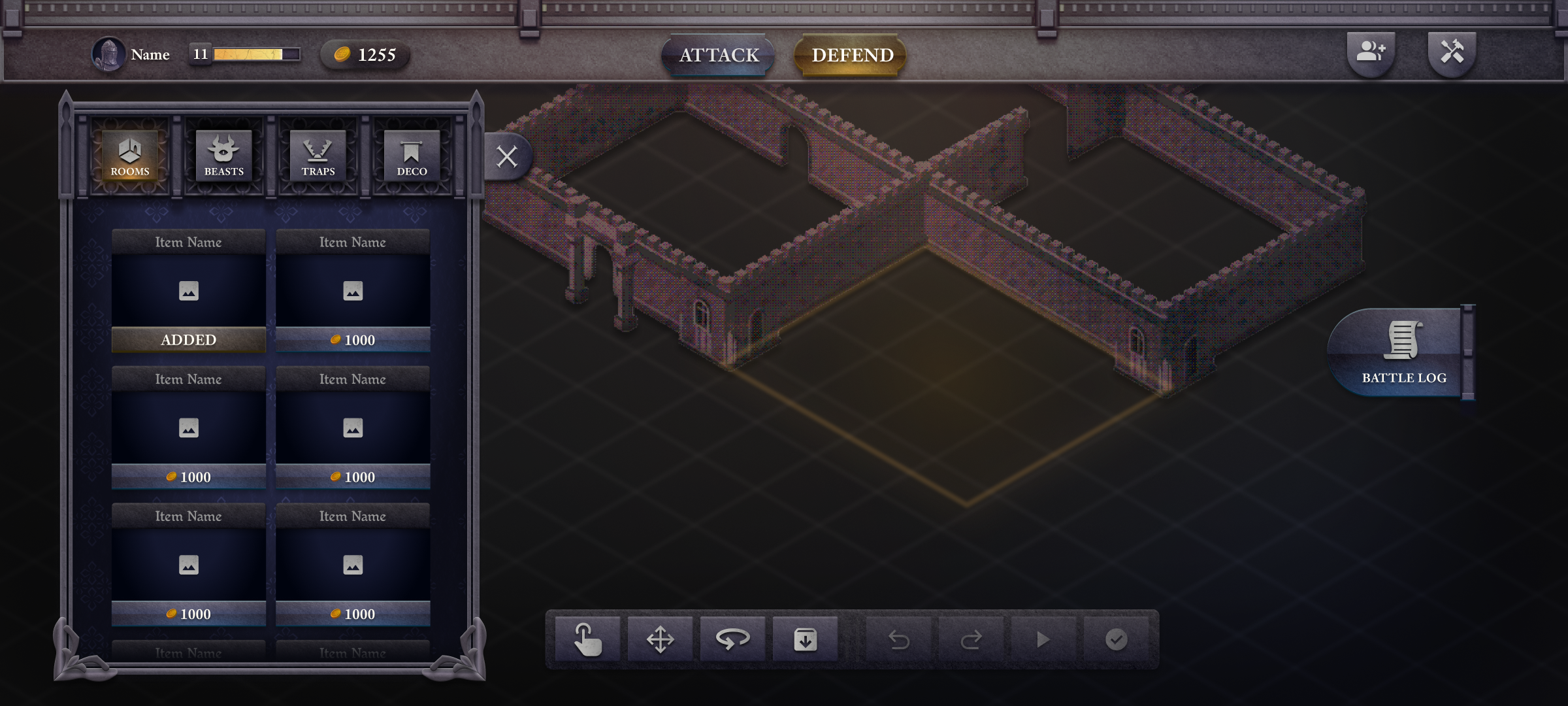The height and width of the screenshot is (706, 1568).
Task: Confirm layout with the checkmark button
Action: point(1116,639)
